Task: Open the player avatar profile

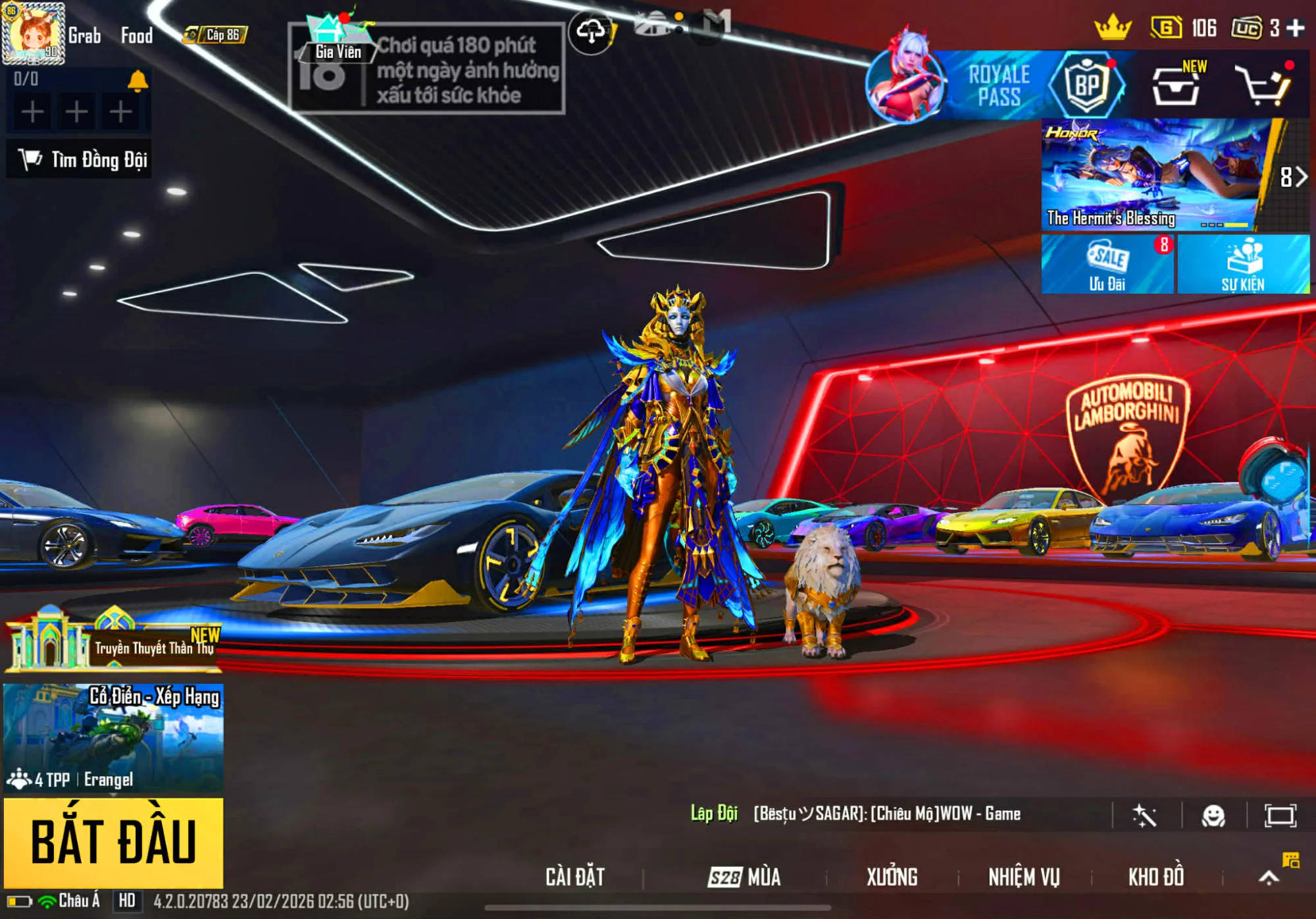Action: tap(33, 33)
